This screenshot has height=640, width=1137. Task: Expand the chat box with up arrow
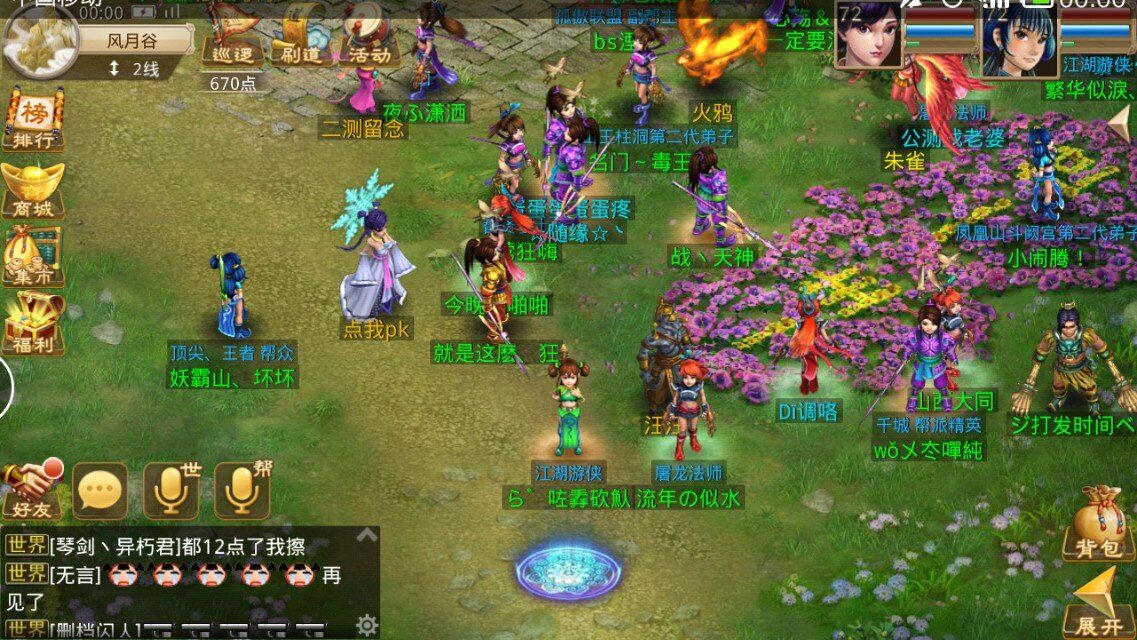point(367,536)
